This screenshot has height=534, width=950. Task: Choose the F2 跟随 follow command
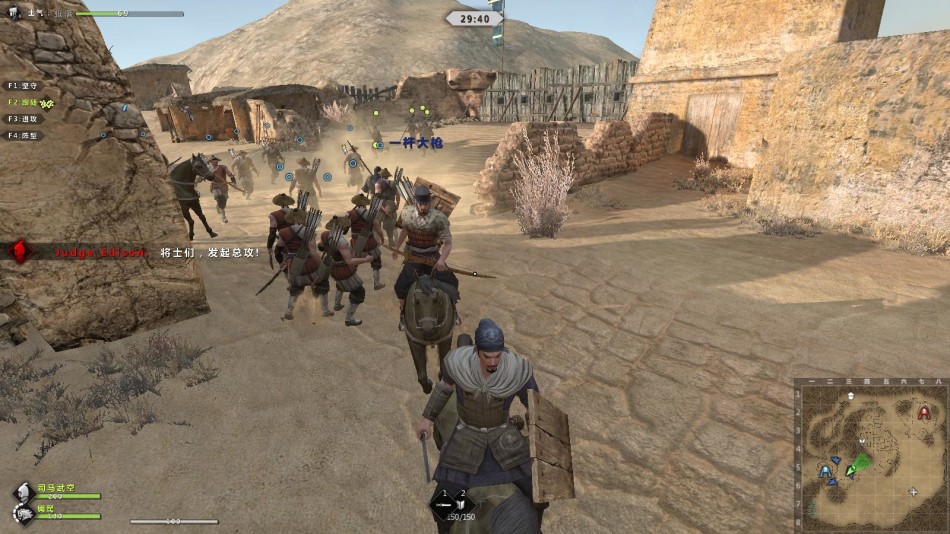24,102
